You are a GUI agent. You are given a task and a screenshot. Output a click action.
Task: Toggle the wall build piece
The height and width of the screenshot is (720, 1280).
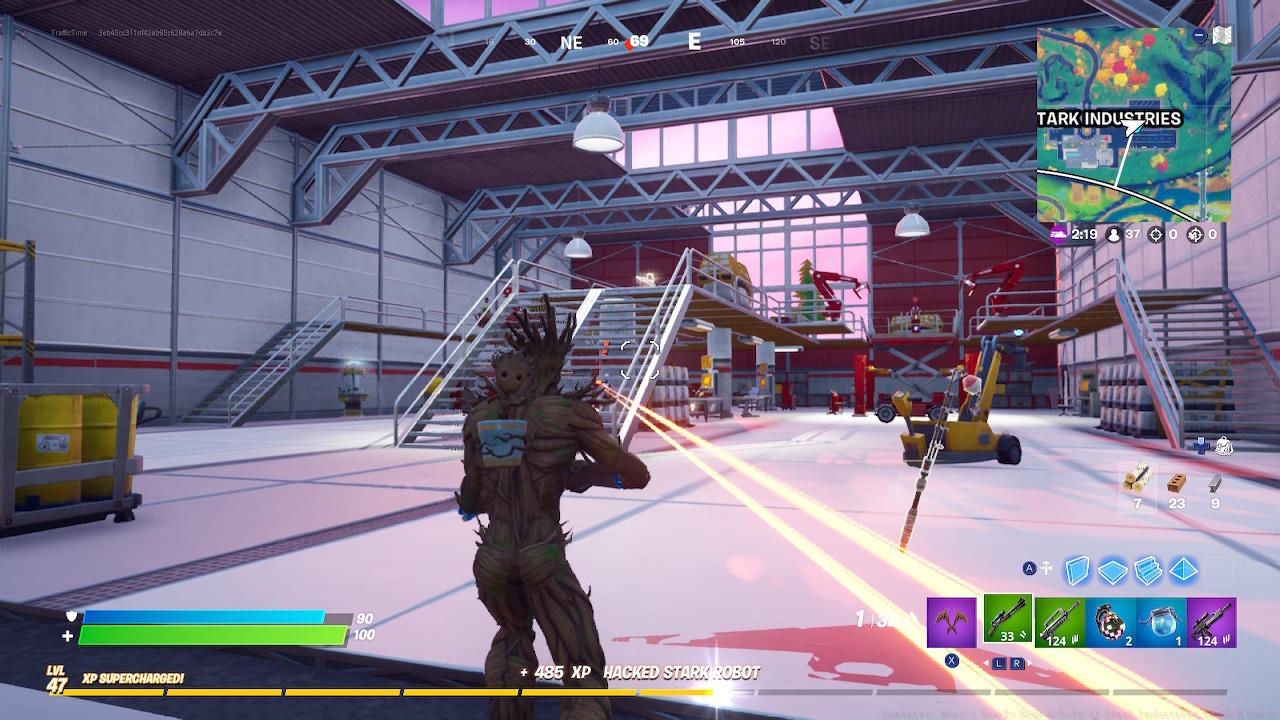point(1077,570)
